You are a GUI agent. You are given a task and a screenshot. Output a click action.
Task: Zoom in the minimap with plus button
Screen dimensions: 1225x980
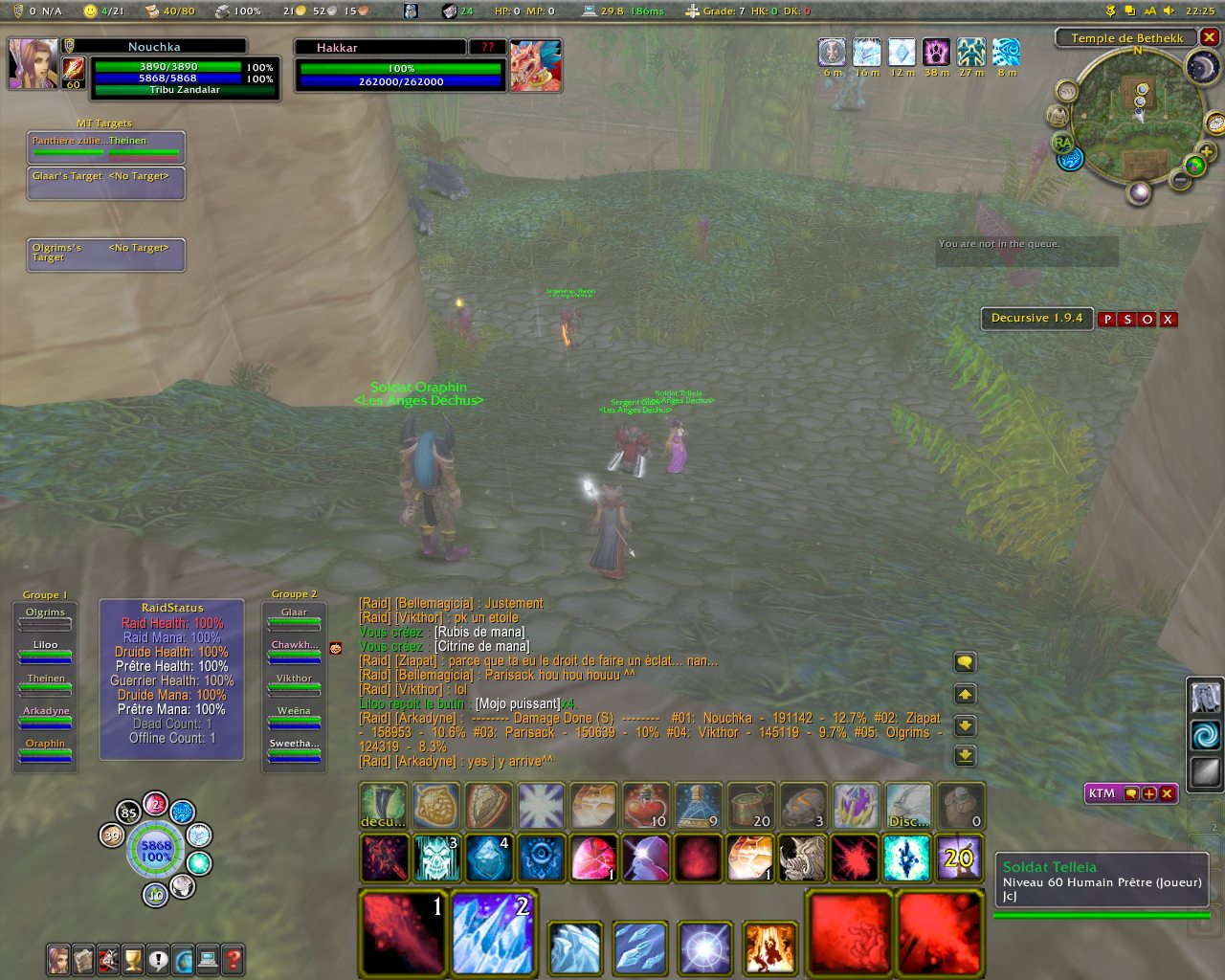pyautogui.click(x=1206, y=152)
